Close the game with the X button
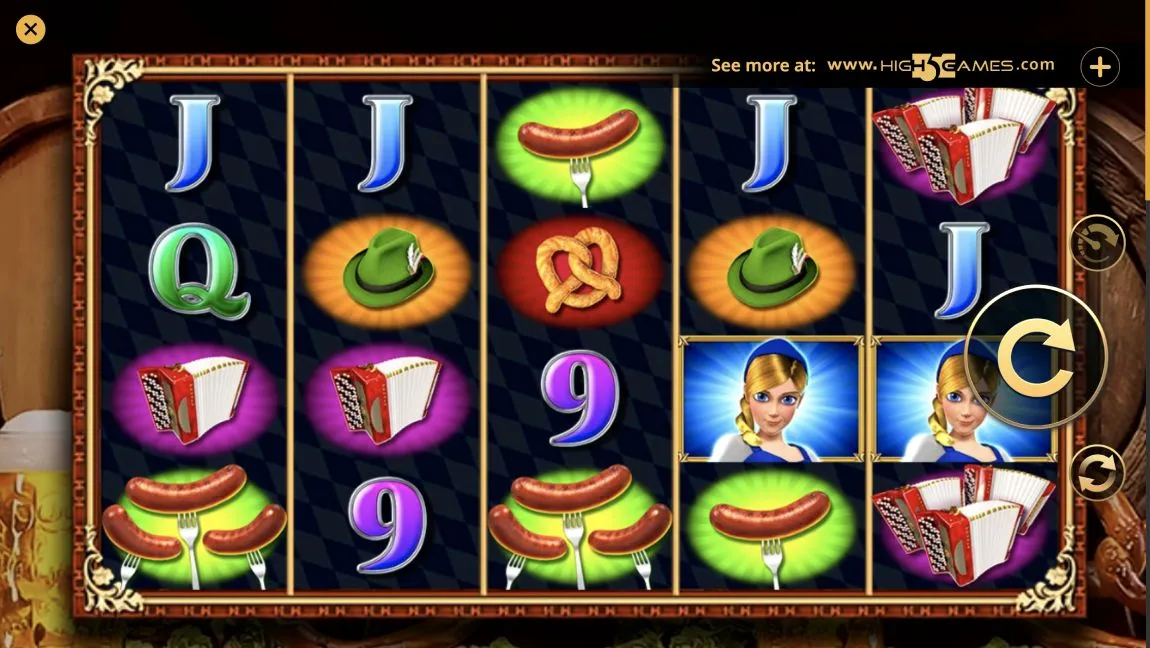 [x=31, y=30]
